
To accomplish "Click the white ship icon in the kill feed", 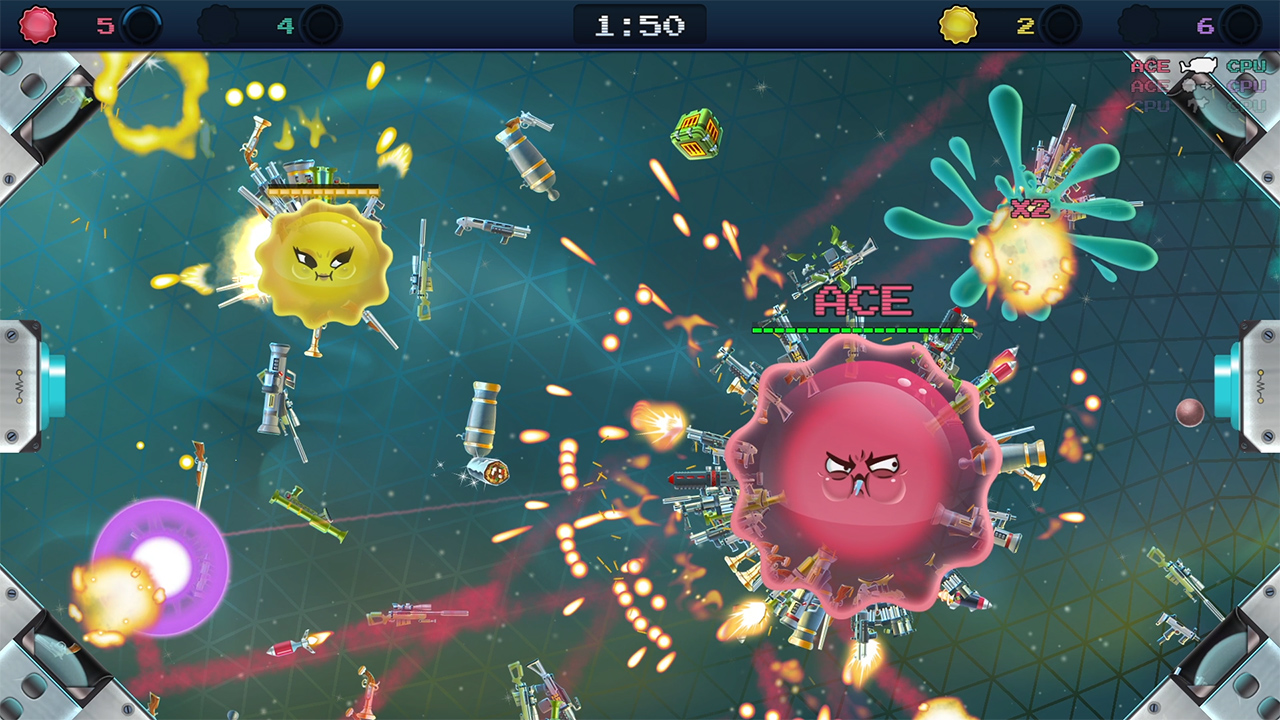I will (x=1196, y=64).
